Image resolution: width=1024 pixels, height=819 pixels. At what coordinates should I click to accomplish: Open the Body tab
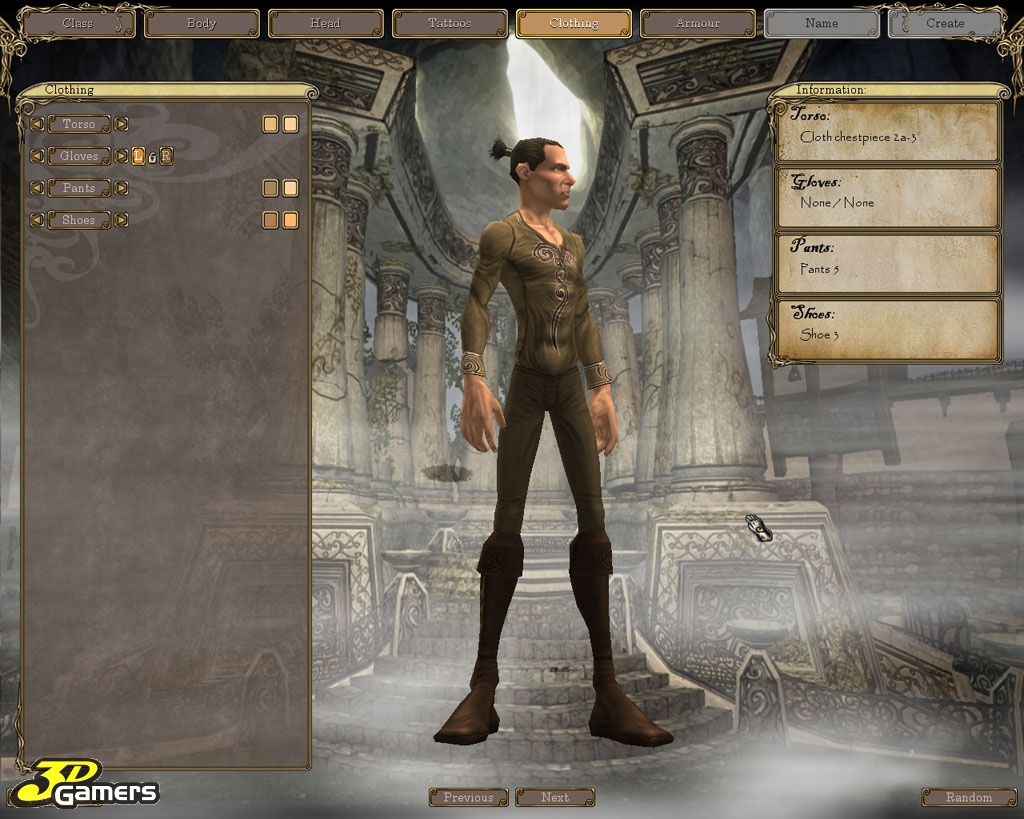tap(201, 23)
